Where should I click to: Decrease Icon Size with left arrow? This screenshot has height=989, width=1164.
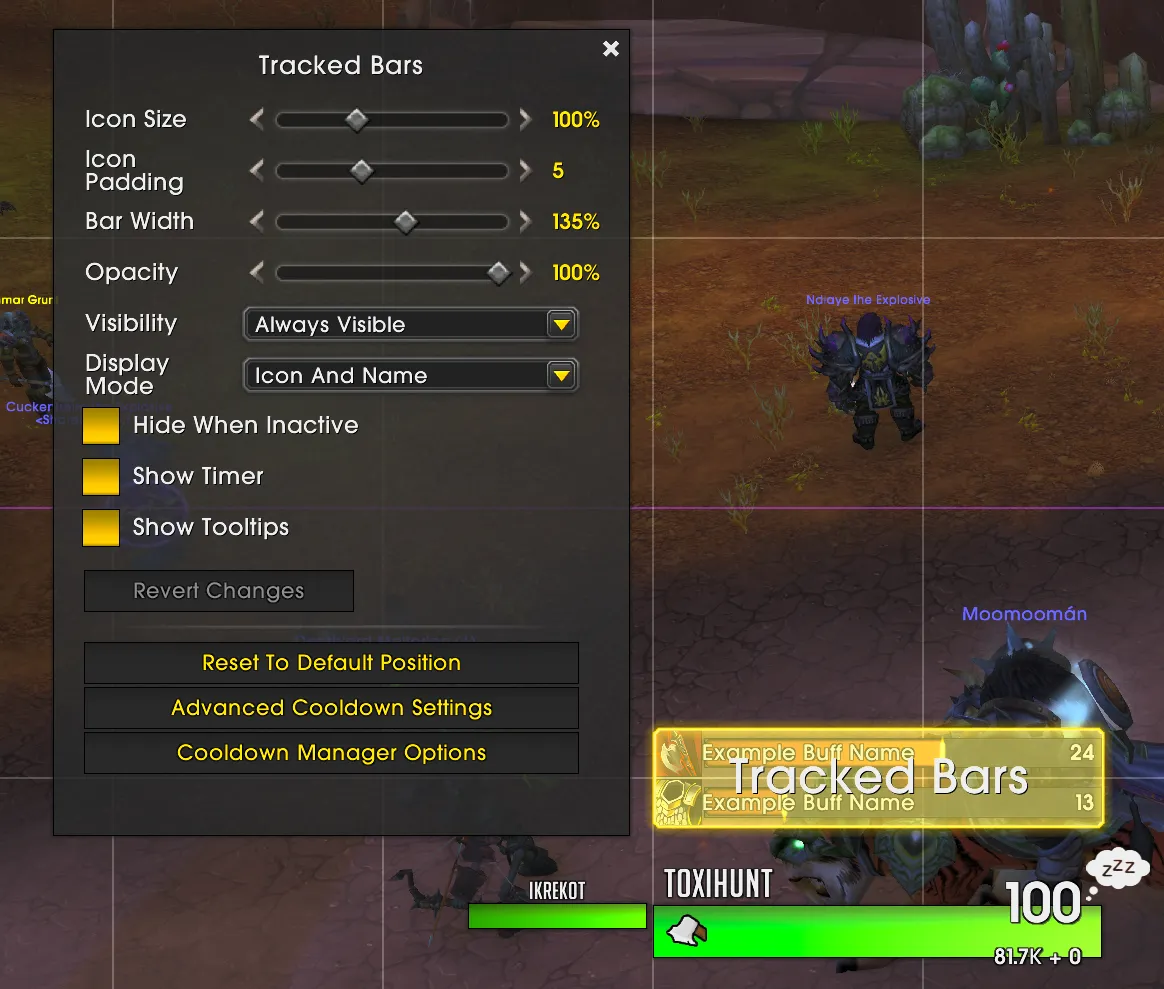(x=257, y=120)
